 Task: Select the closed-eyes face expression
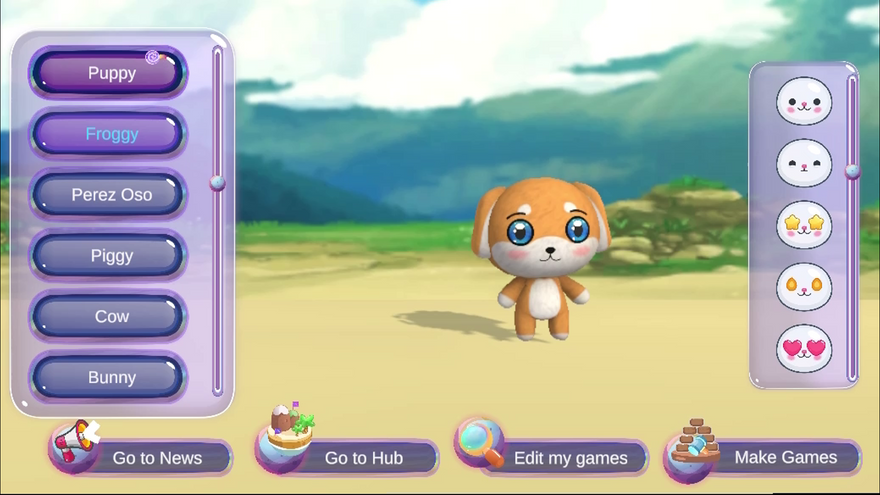pyautogui.click(x=804, y=163)
